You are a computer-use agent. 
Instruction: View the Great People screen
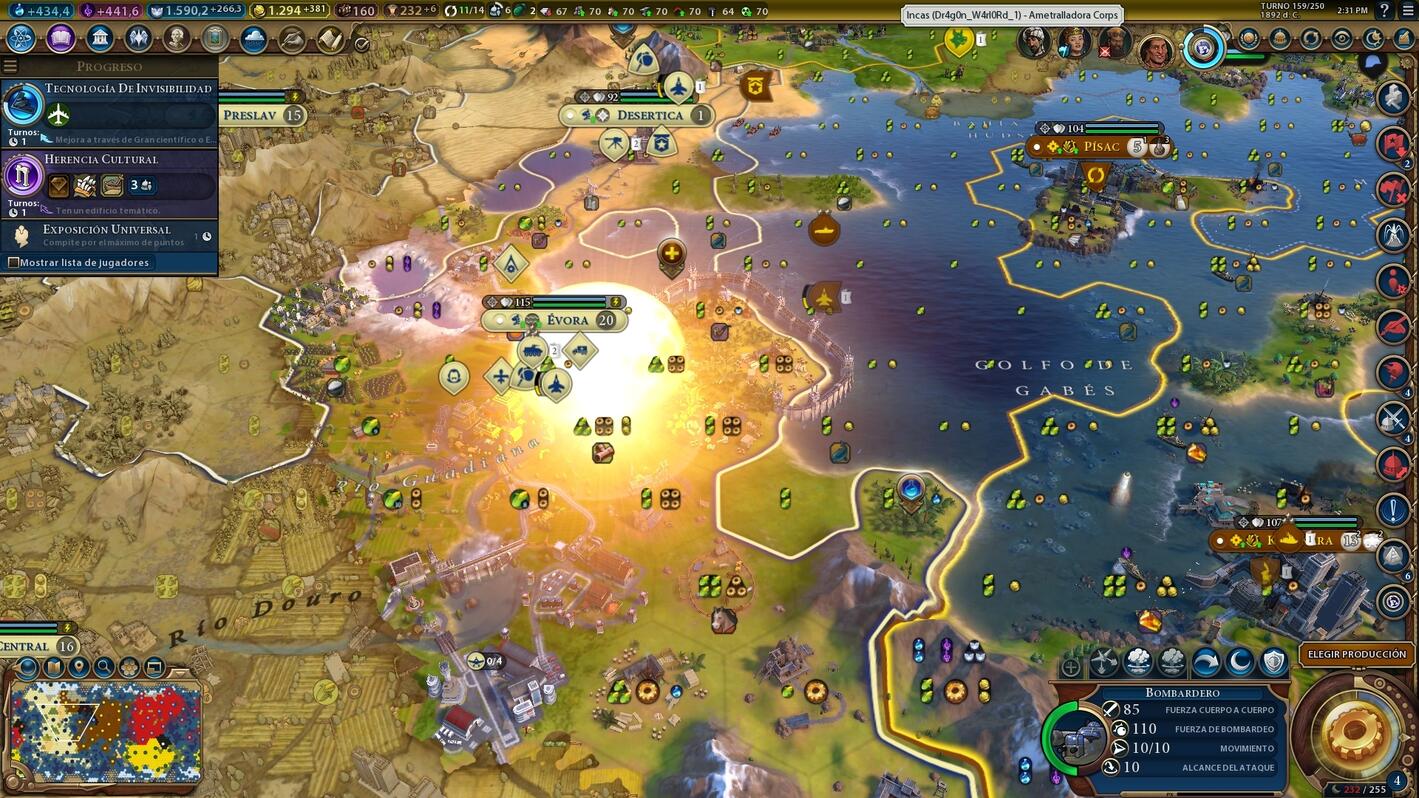pyautogui.click(x=175, y=37)
